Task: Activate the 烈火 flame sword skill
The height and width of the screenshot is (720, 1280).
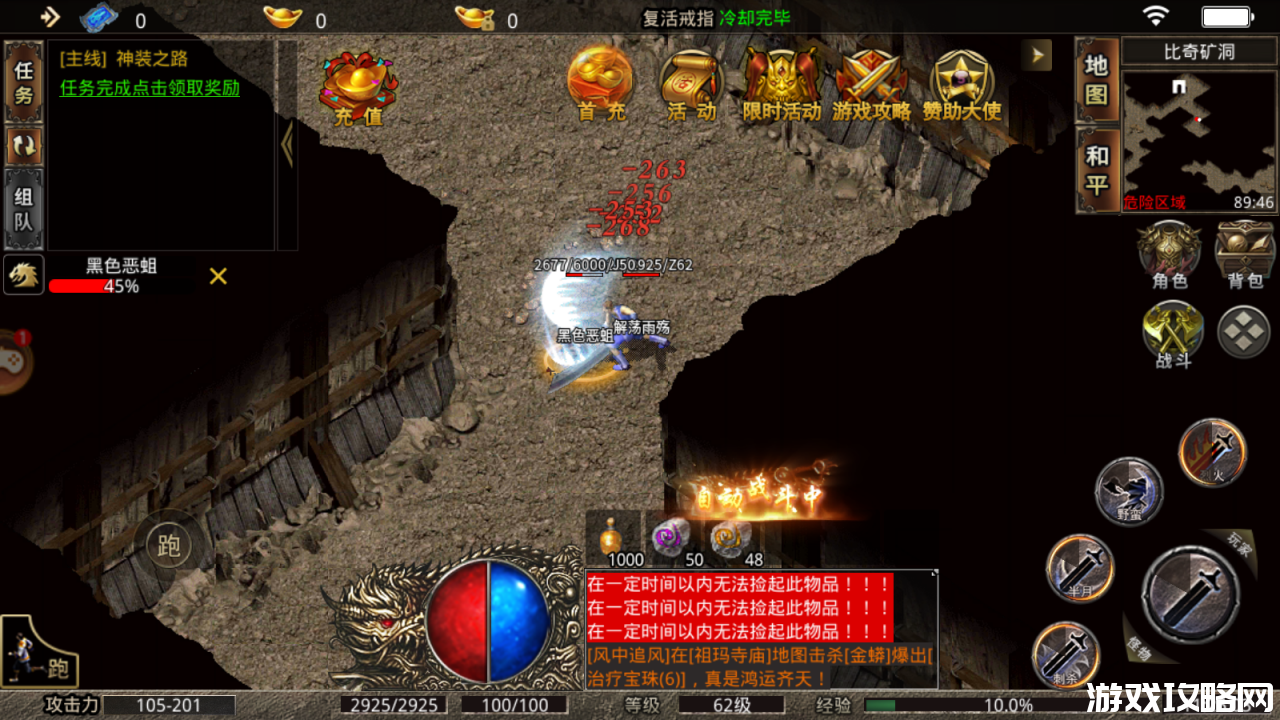Action: [x=1212, y=453]
